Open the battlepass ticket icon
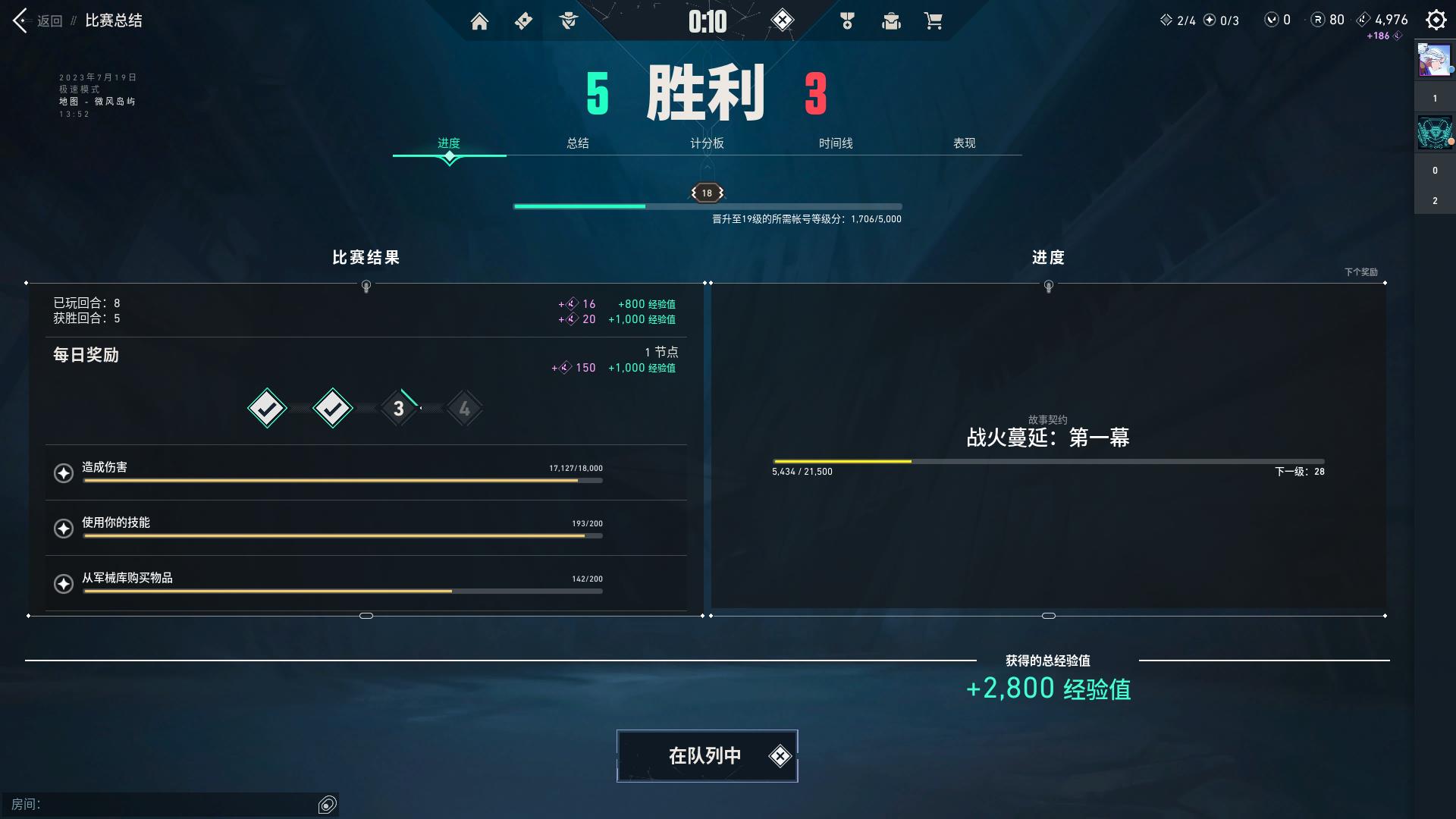Viewport: 1456px width, 819px height. 522,21
